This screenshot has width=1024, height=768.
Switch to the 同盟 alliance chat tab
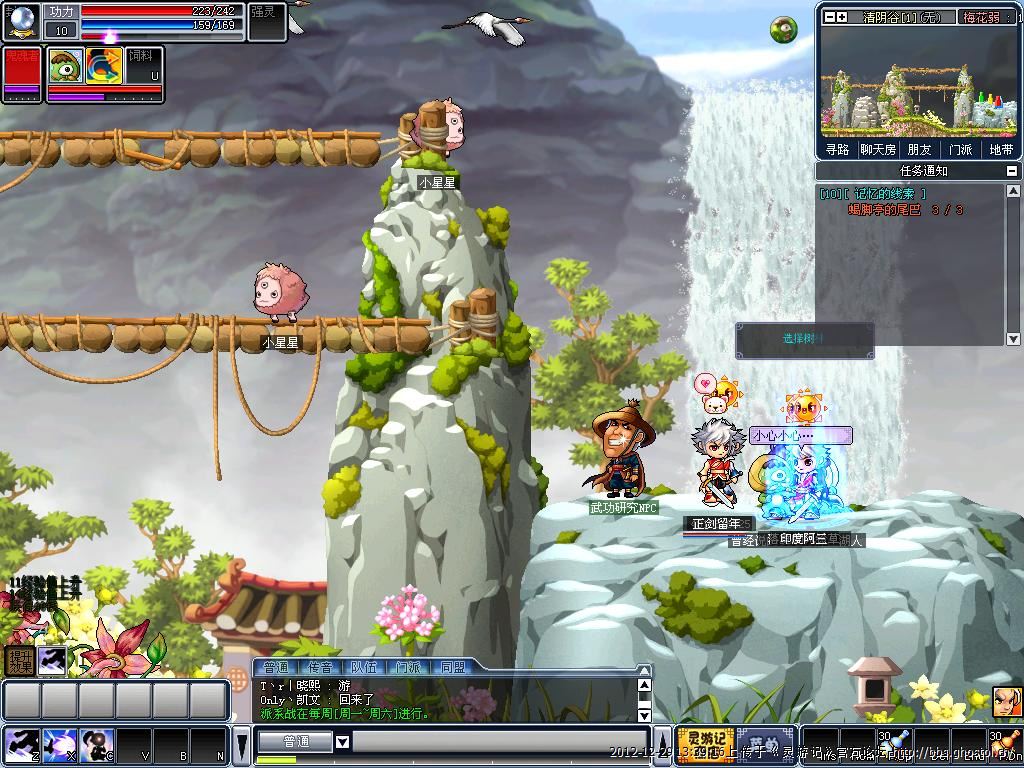point(452,667)
